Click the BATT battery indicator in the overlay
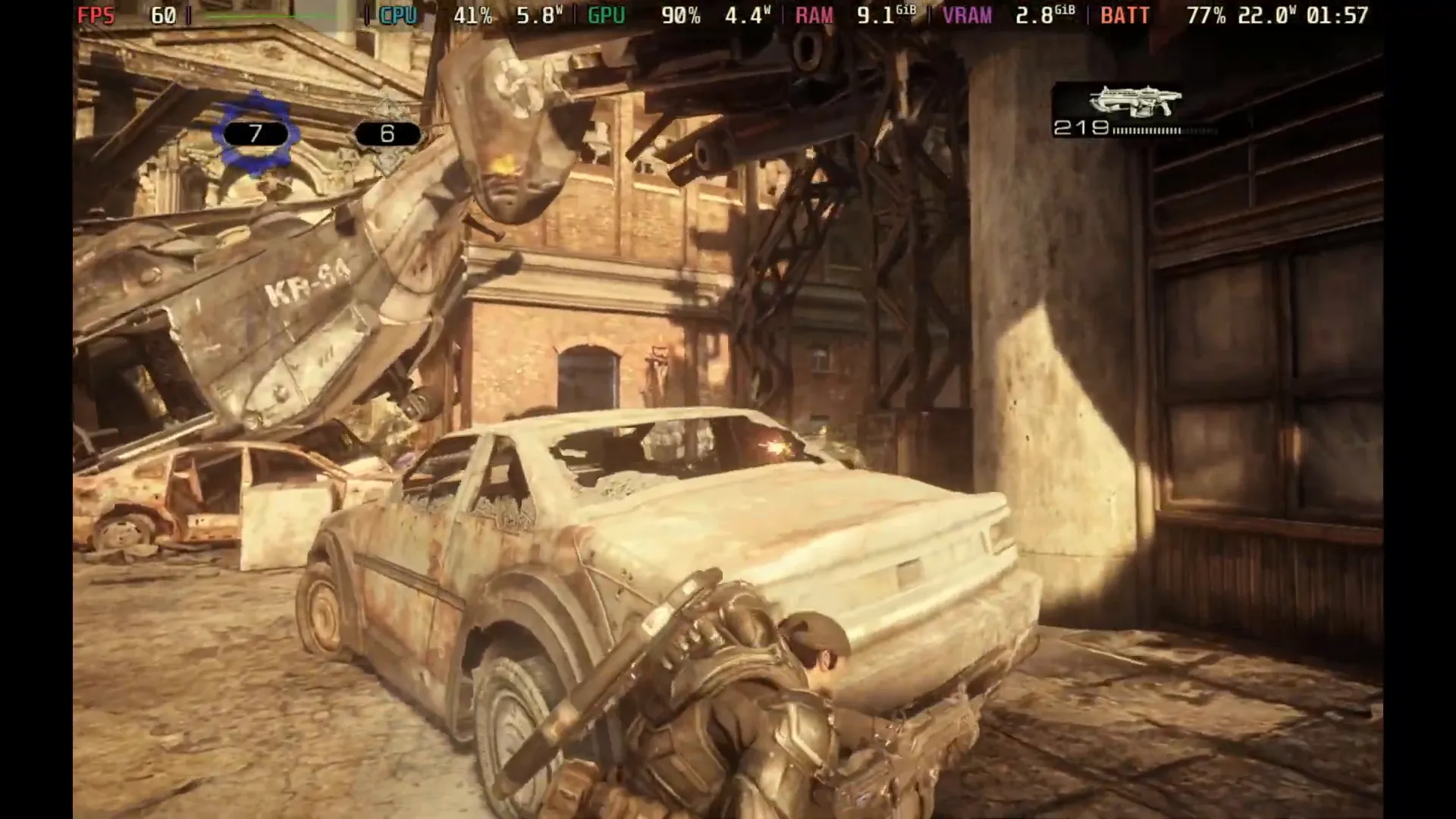Screen dimensions: 1456x819 (x=1125, y=14)
